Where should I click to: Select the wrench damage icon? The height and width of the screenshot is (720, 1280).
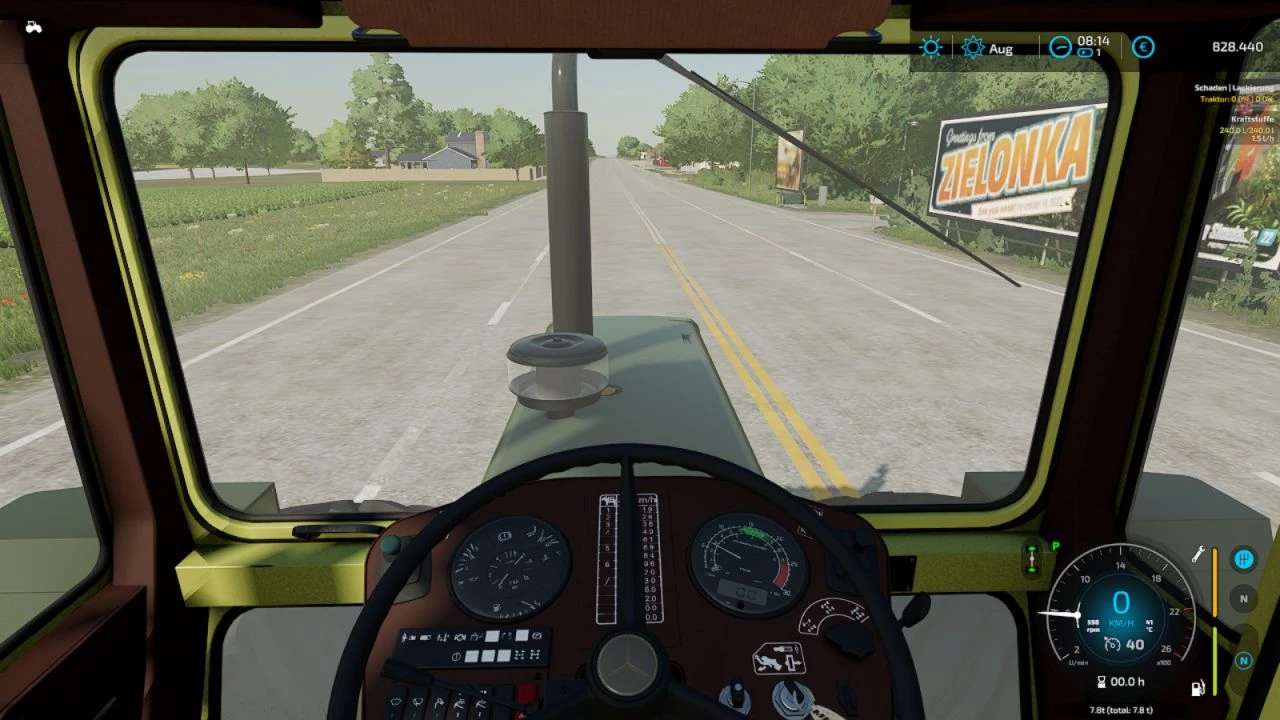click(x=1196, y=553)
